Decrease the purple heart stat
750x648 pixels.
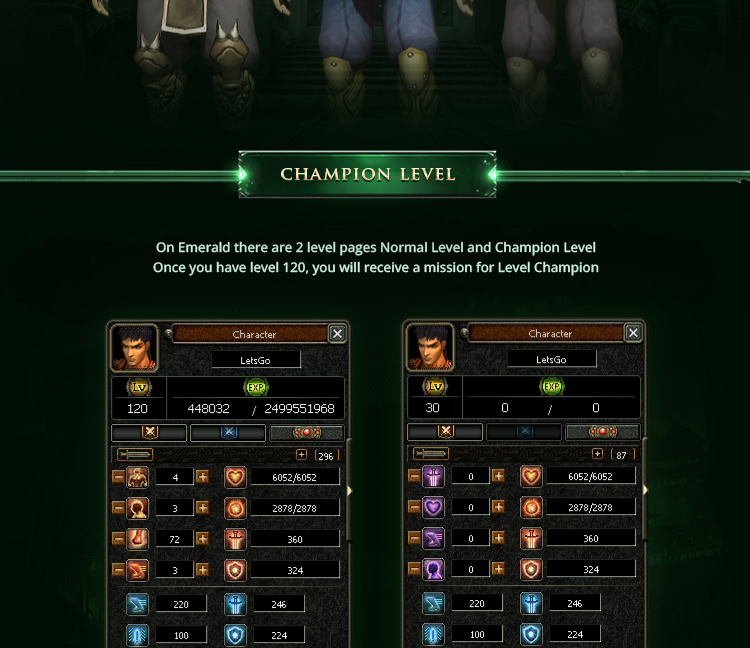point(414,508)
